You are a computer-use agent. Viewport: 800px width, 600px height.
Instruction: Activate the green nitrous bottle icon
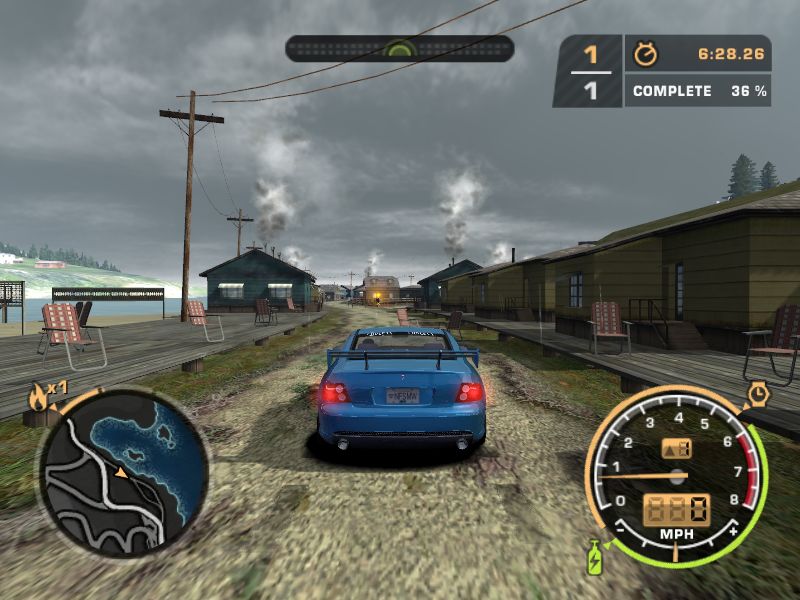[594, 555]
